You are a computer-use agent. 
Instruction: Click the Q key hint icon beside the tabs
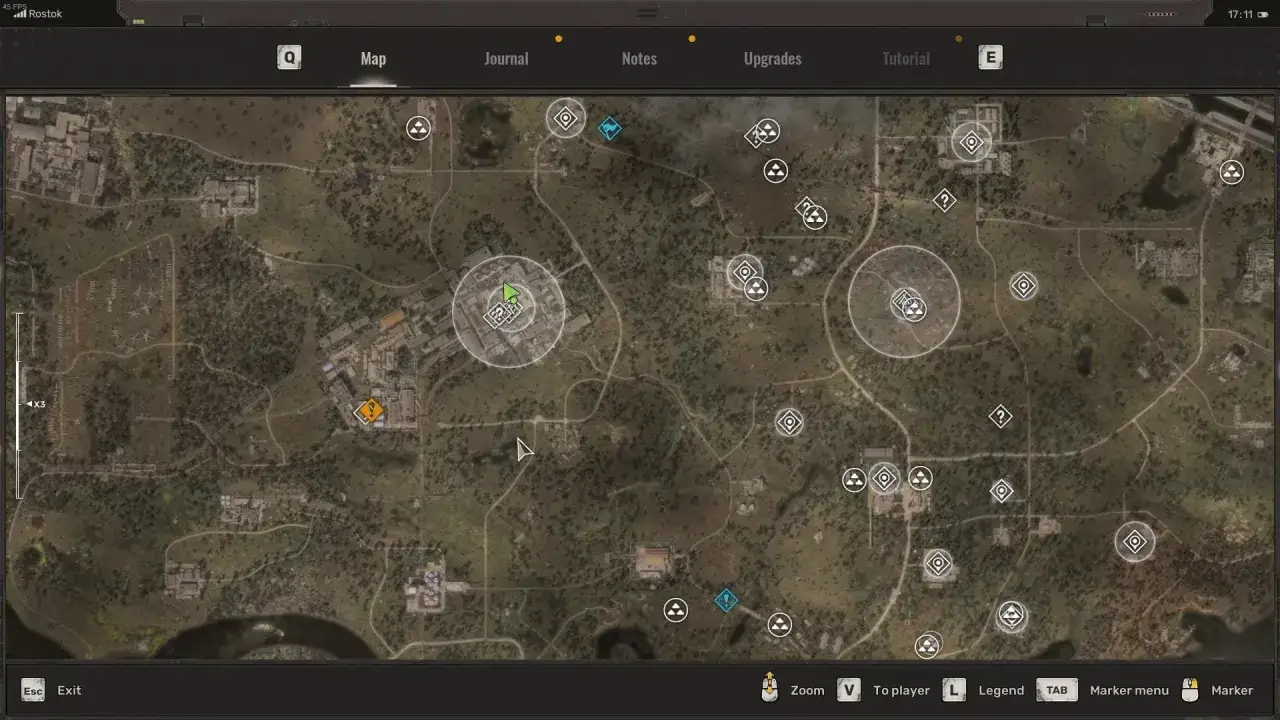tap(289, 57)
